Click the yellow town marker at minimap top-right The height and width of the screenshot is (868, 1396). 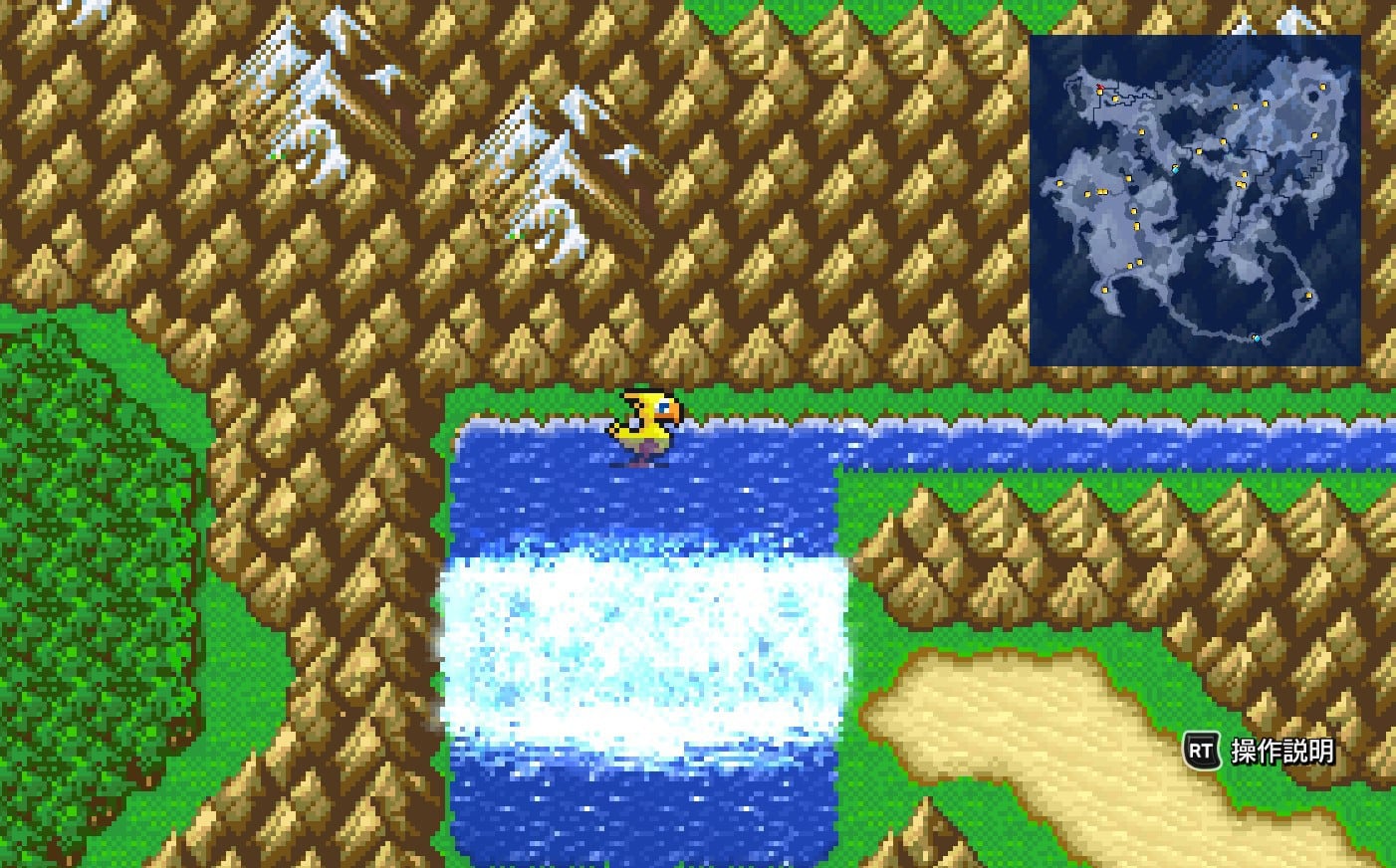(1322, 87)
